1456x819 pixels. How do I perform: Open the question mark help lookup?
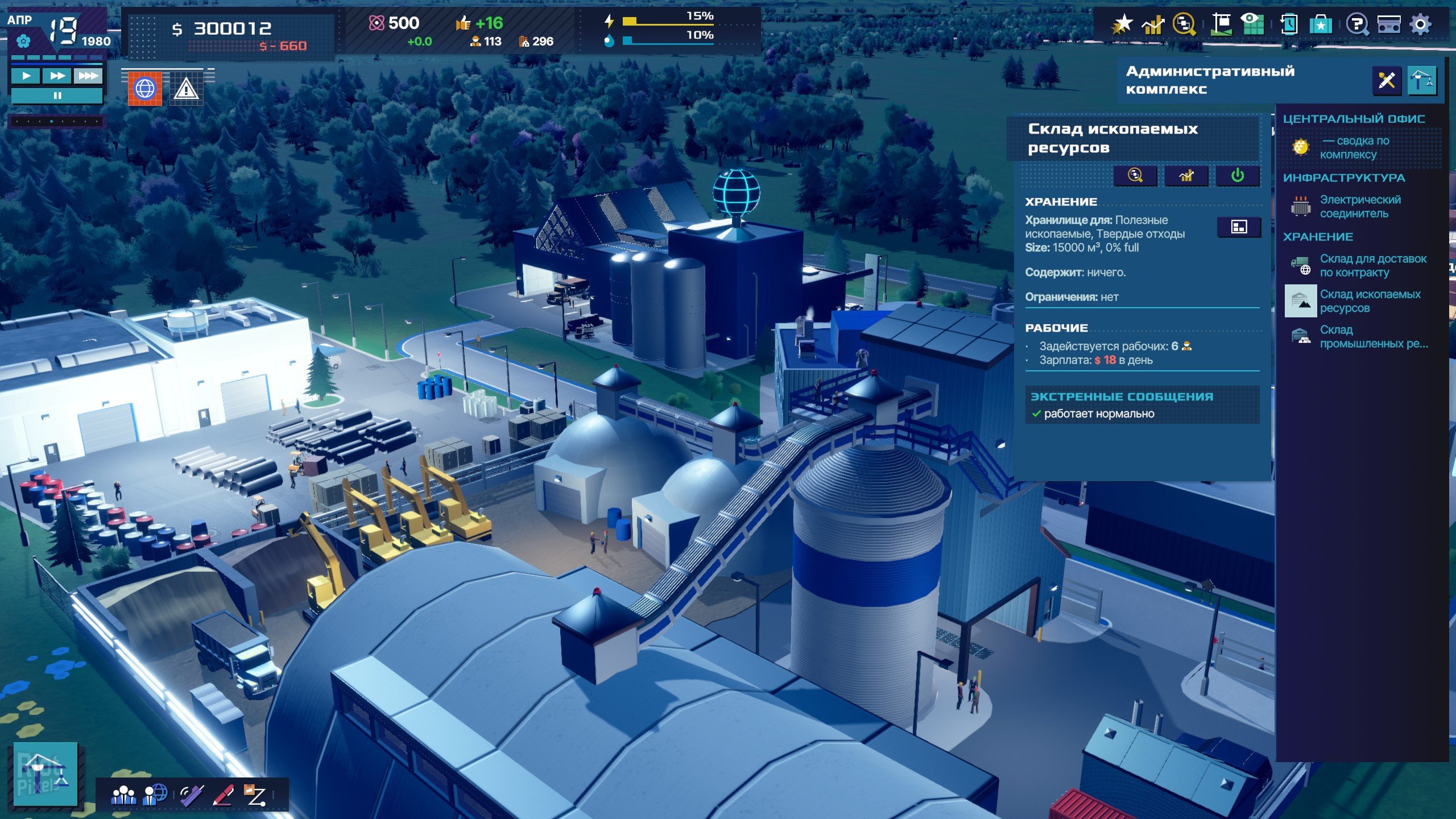click(1356, 24)
